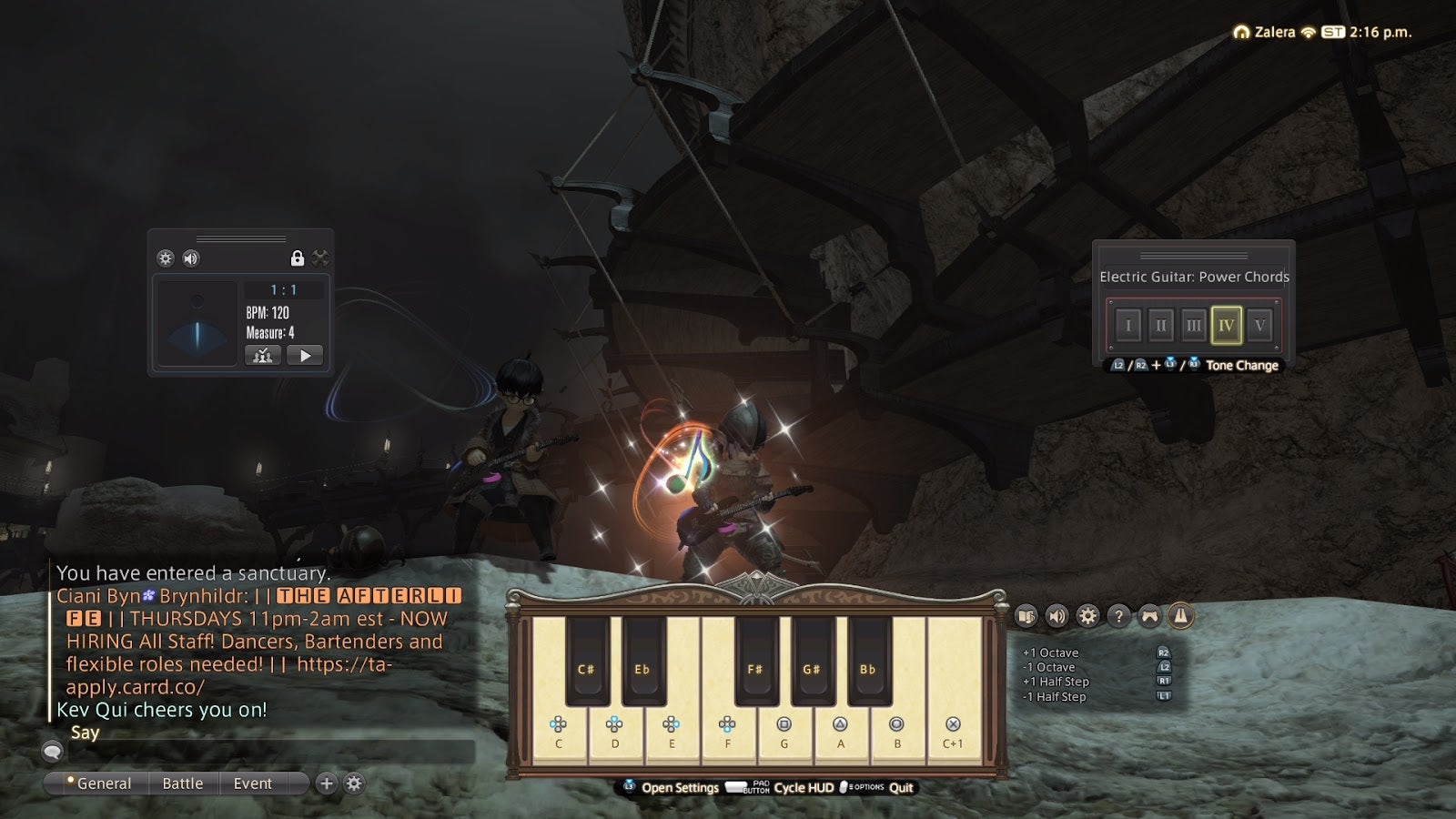Click the help question mark icon
Image resolution: width=1456 pixels, height=819 pixels.
tap(1117, 617)
